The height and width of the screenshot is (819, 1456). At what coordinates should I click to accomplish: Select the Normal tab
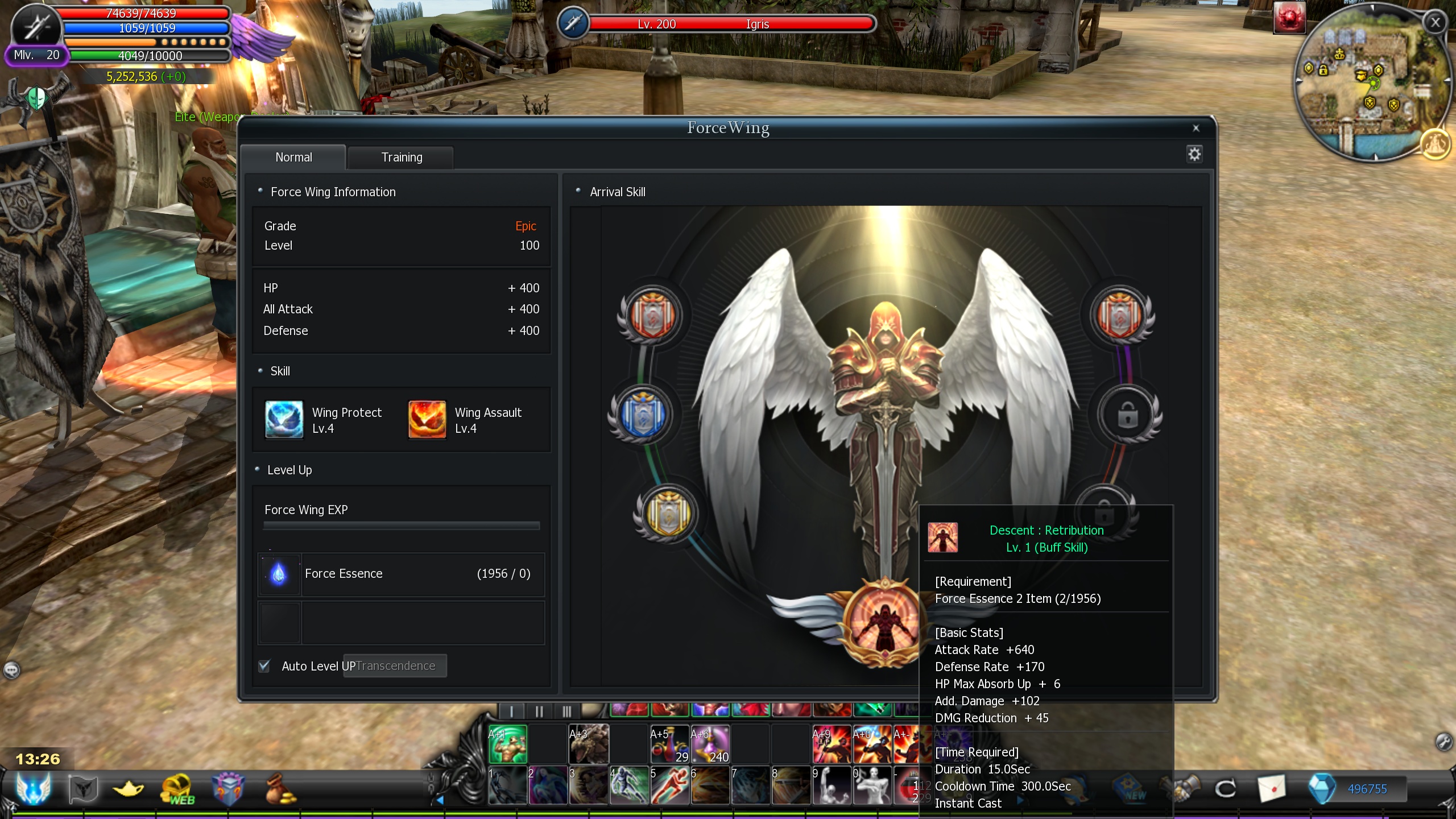pyautogui.click(x=293, y=158)
